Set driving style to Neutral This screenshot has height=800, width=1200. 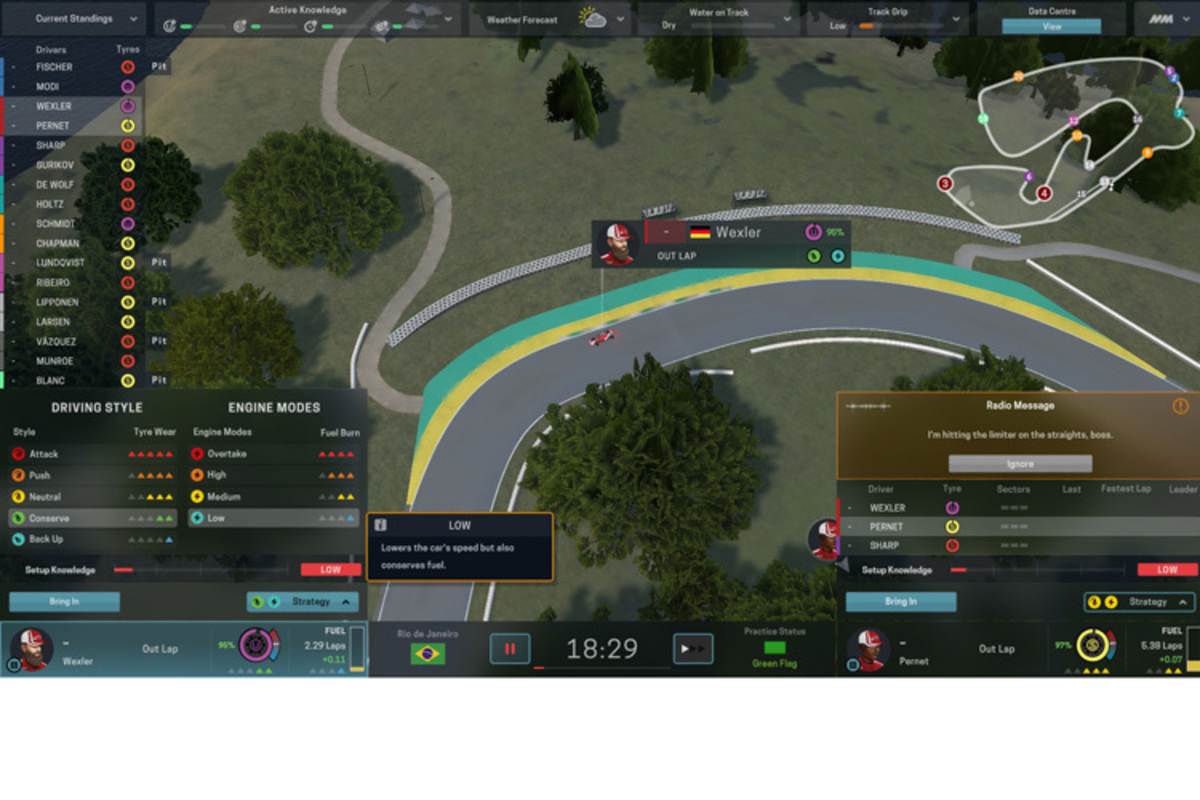(45, 497)
